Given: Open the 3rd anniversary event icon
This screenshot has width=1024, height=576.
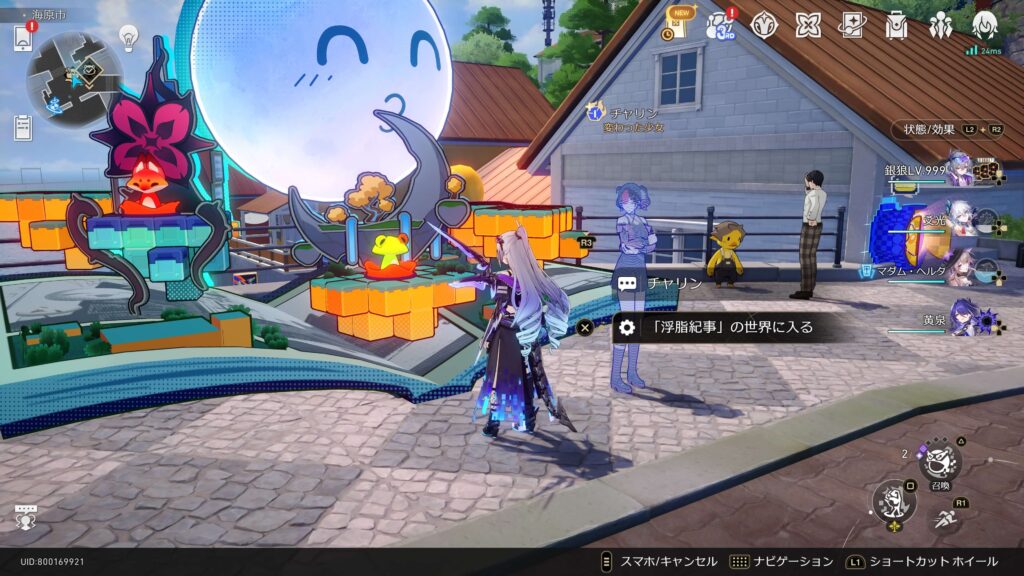Looking at the screenshot, I should click(x=720, y=24).
